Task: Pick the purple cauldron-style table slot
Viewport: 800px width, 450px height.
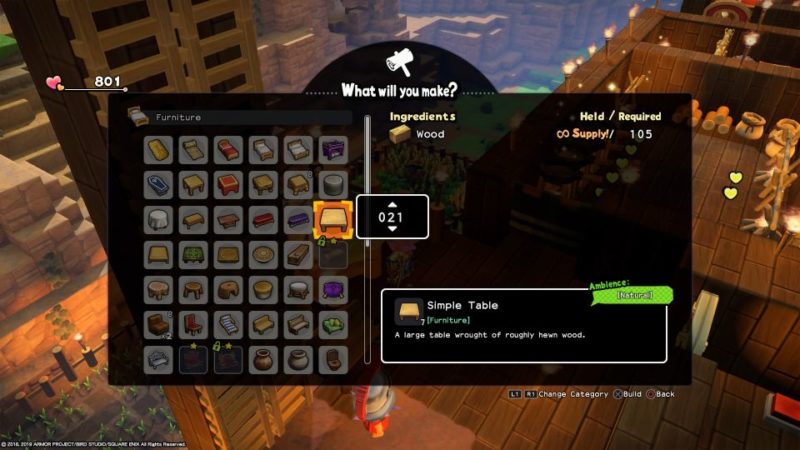Action: pos(332,289)
